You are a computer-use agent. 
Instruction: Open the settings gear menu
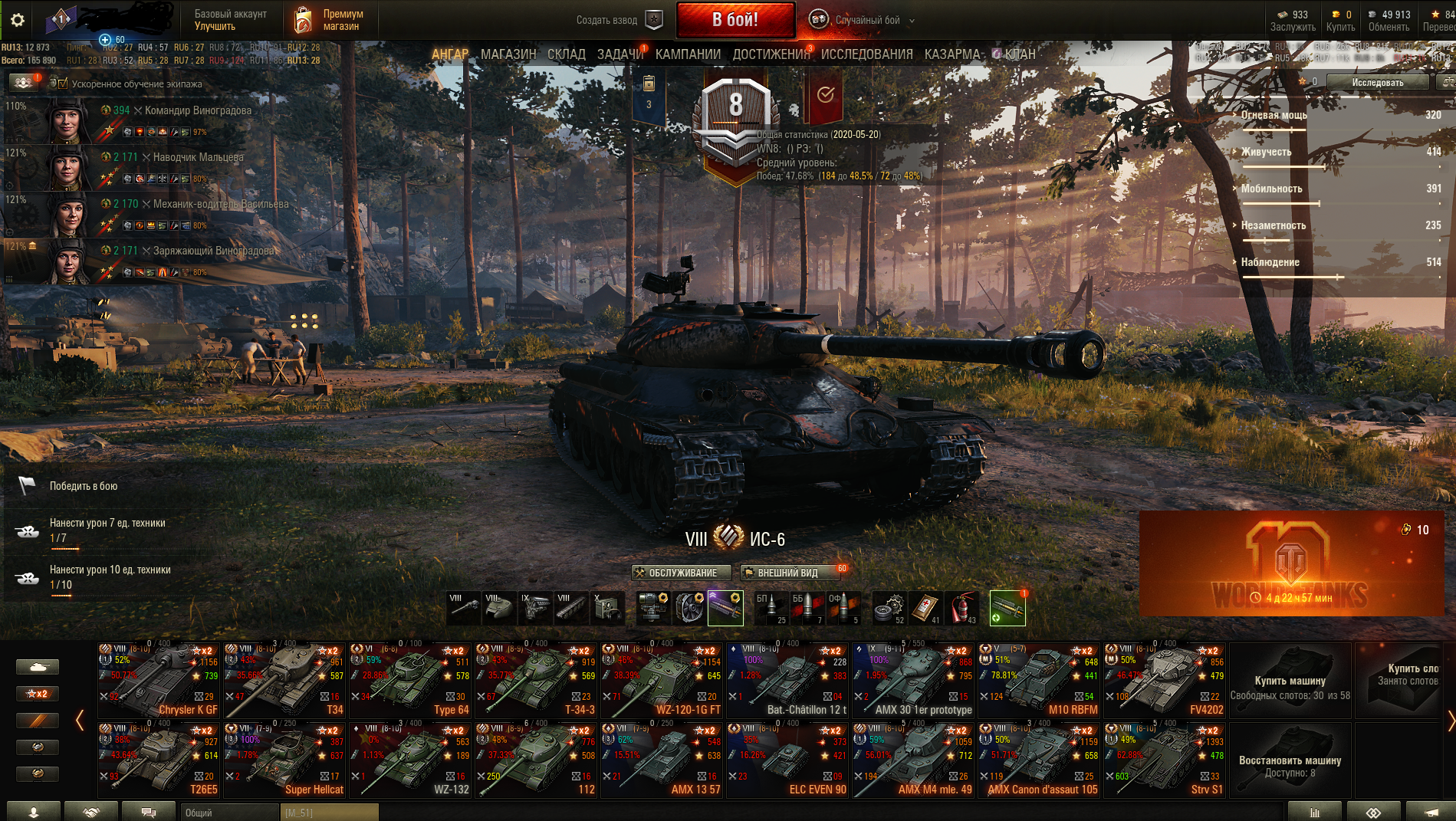click(17, 21)
